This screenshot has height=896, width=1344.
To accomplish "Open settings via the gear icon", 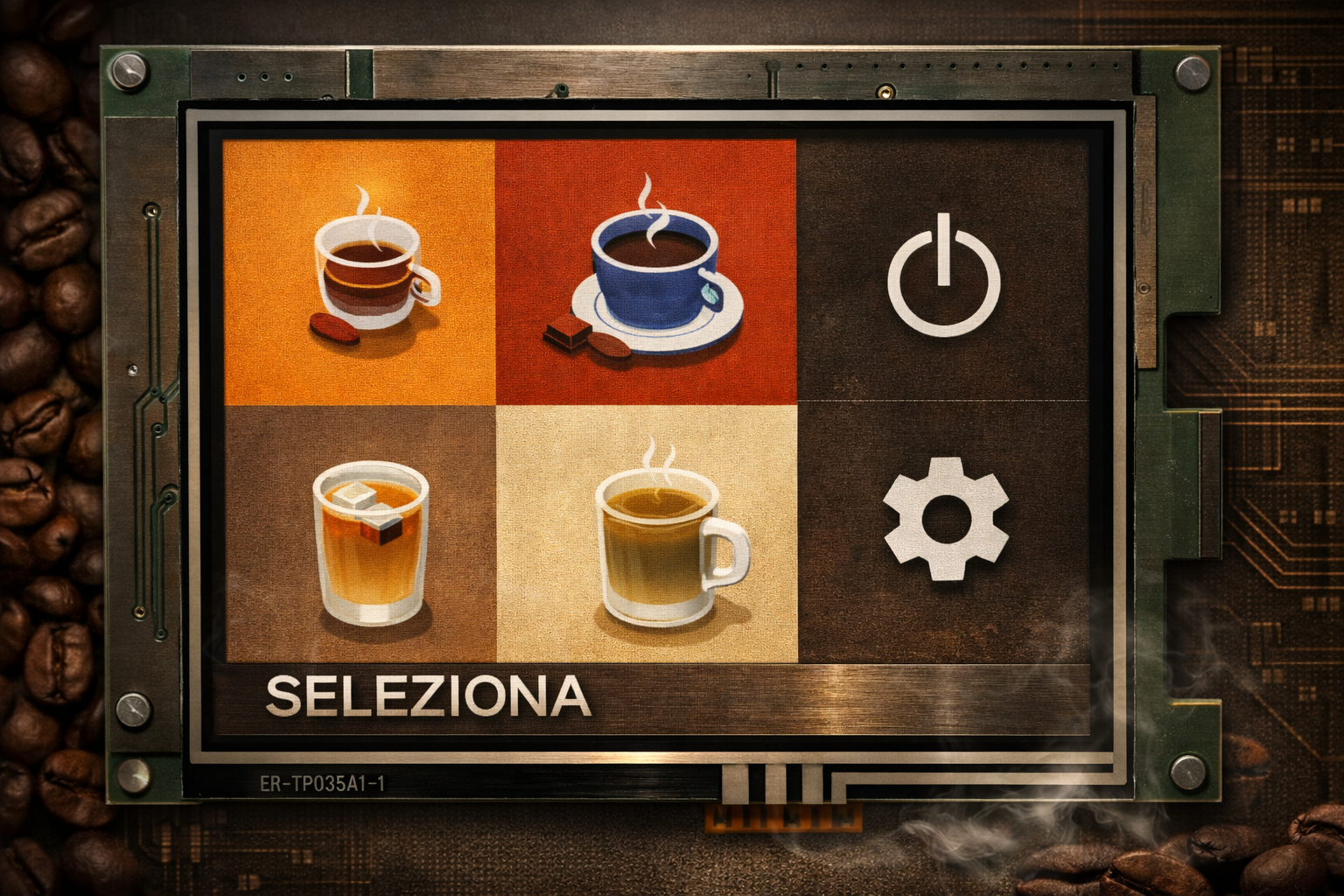I will pos(944,519).
